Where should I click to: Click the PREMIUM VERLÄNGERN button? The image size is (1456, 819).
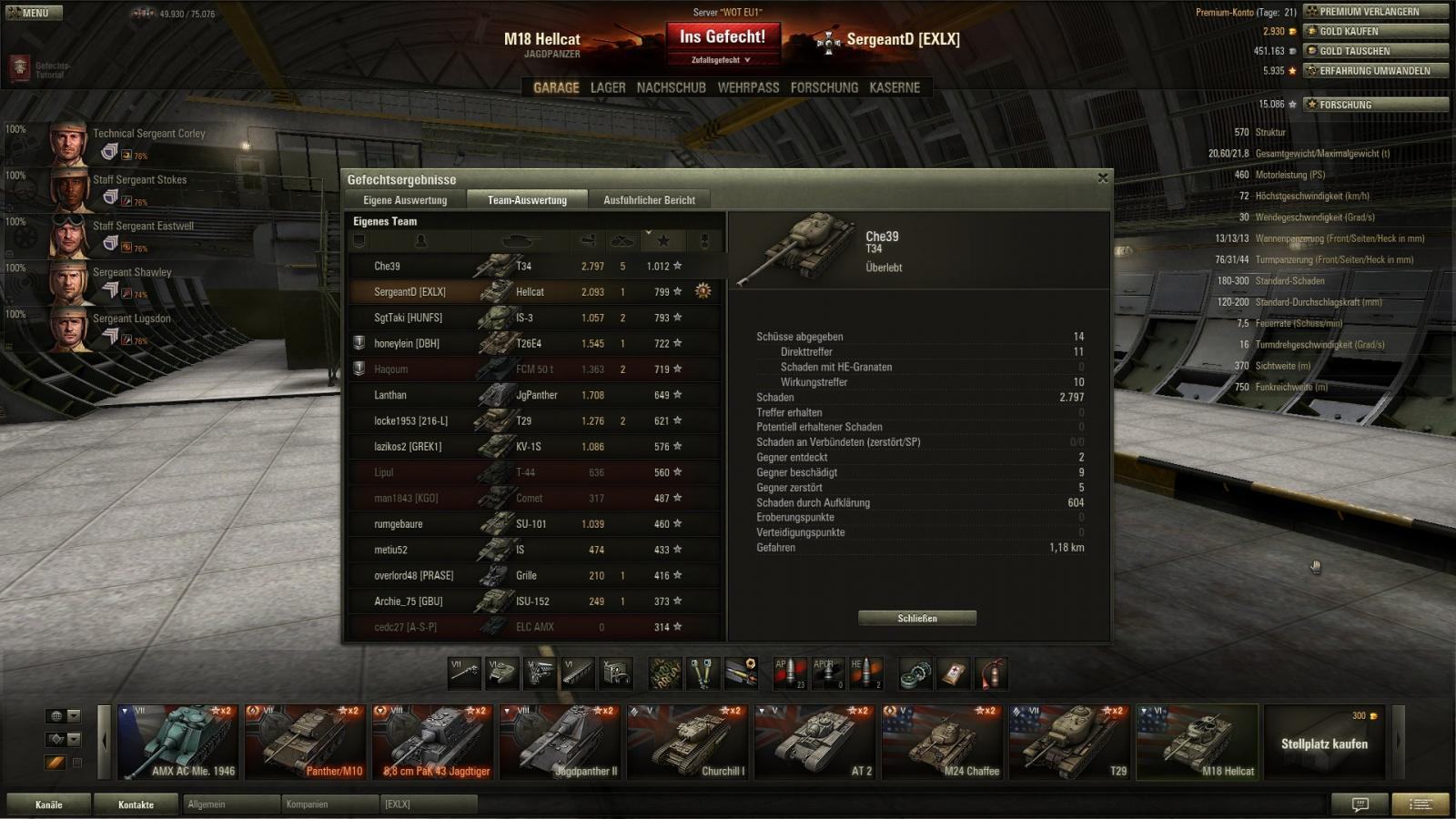coord(1375,12)
